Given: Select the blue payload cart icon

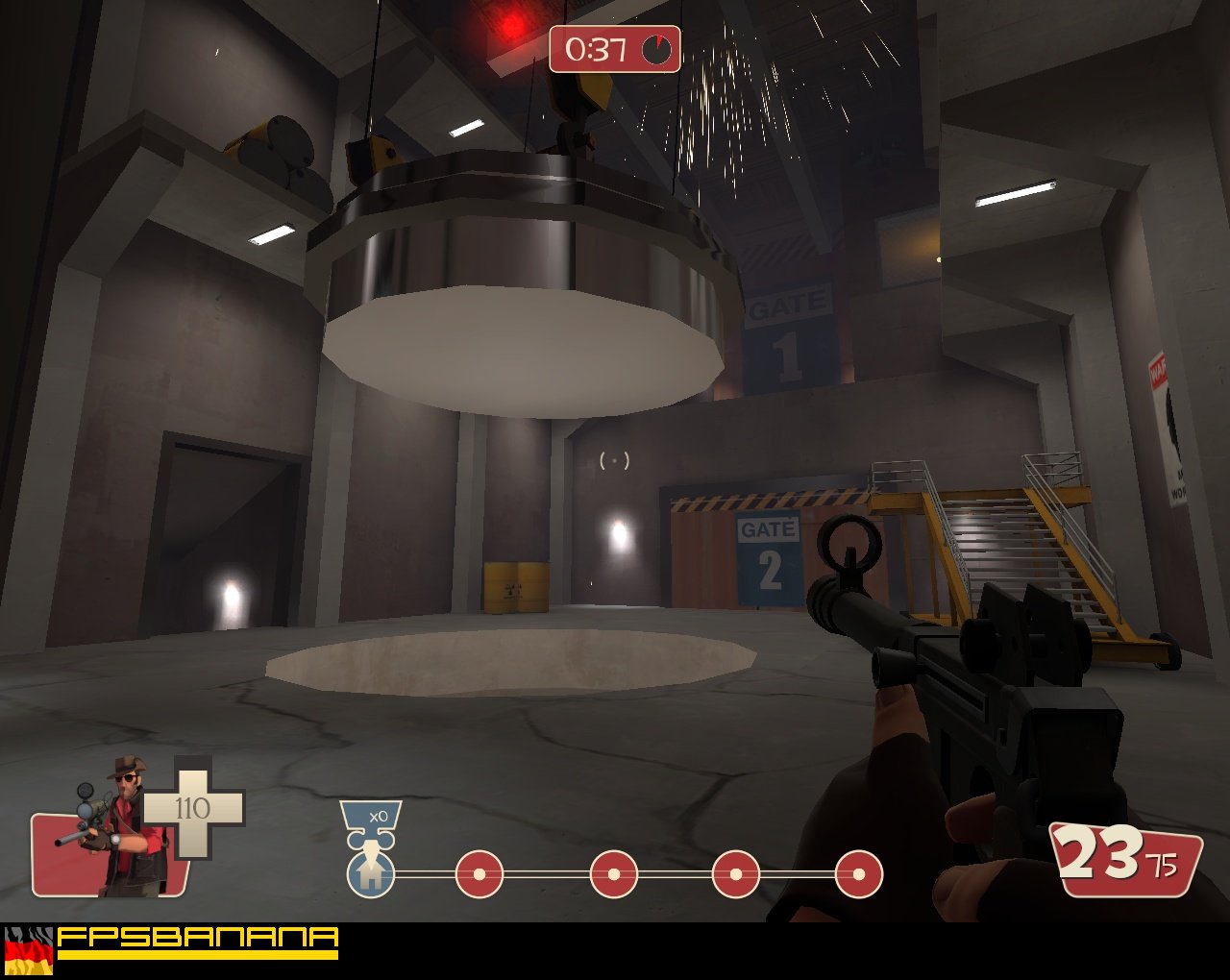Looking at the screenshot, I should [371, 823].
